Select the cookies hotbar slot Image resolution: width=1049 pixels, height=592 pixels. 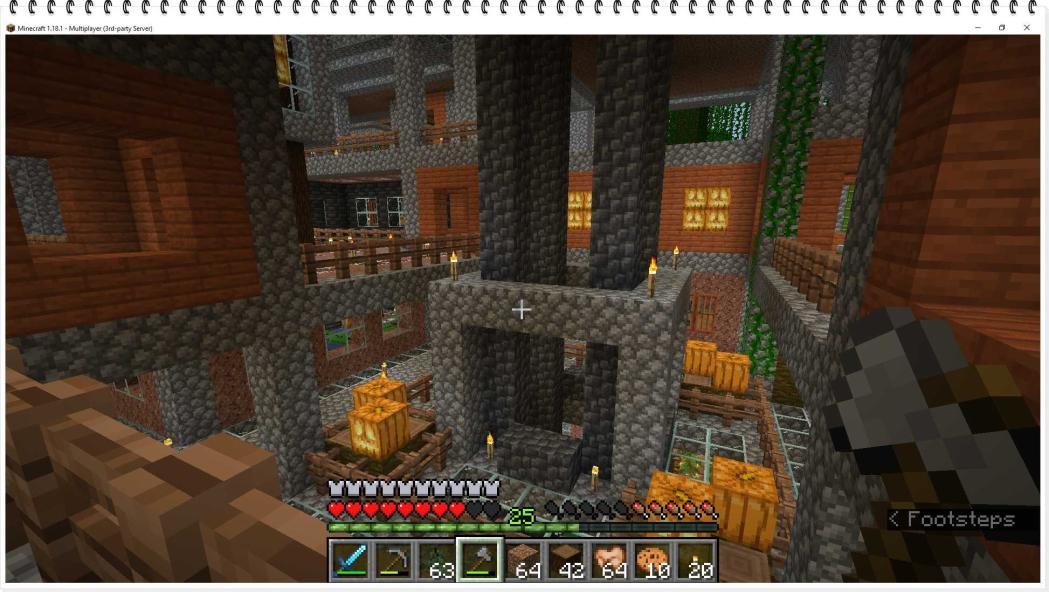651,561
